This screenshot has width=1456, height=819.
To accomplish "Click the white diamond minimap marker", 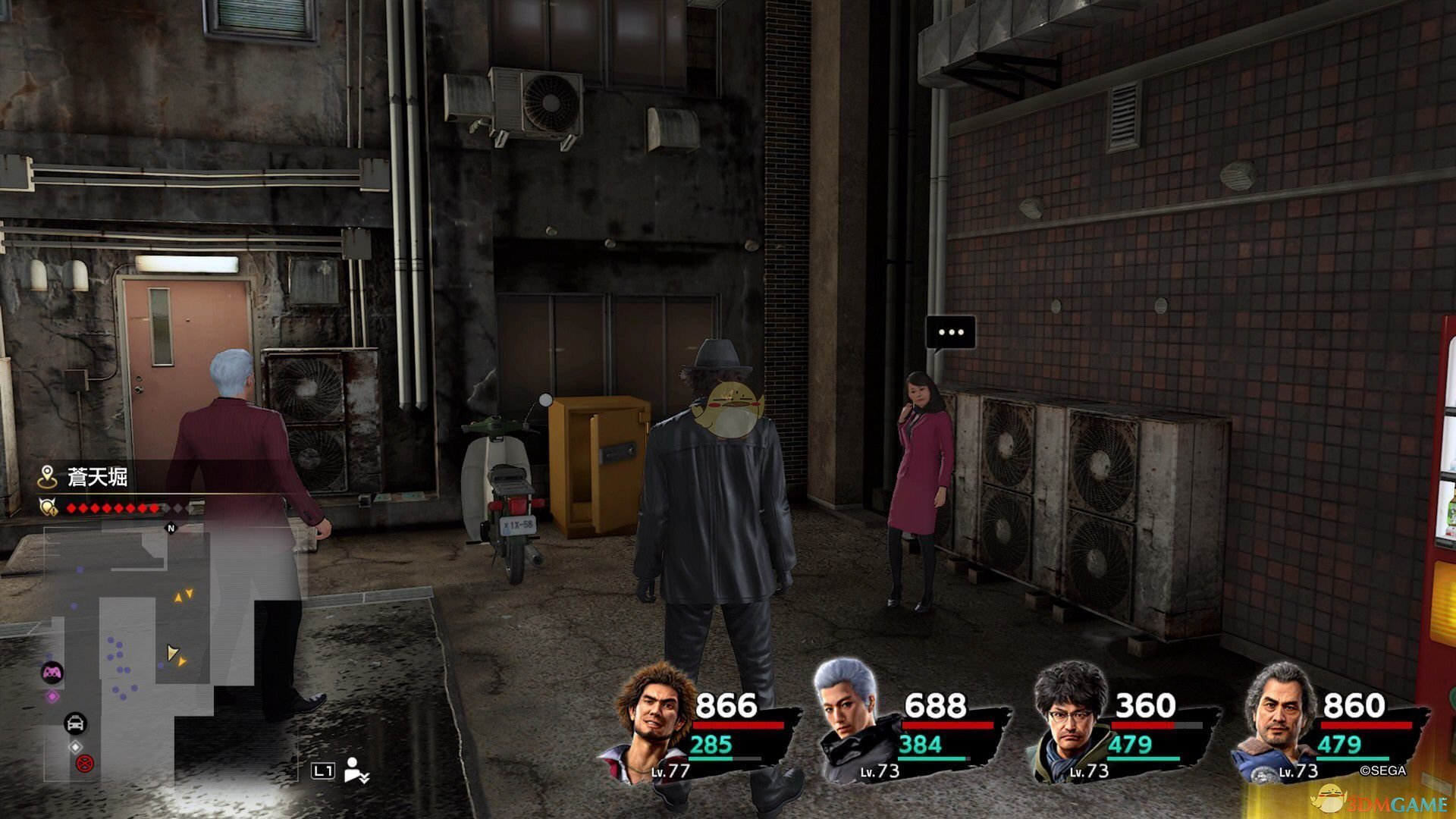I will click(75, 747).
